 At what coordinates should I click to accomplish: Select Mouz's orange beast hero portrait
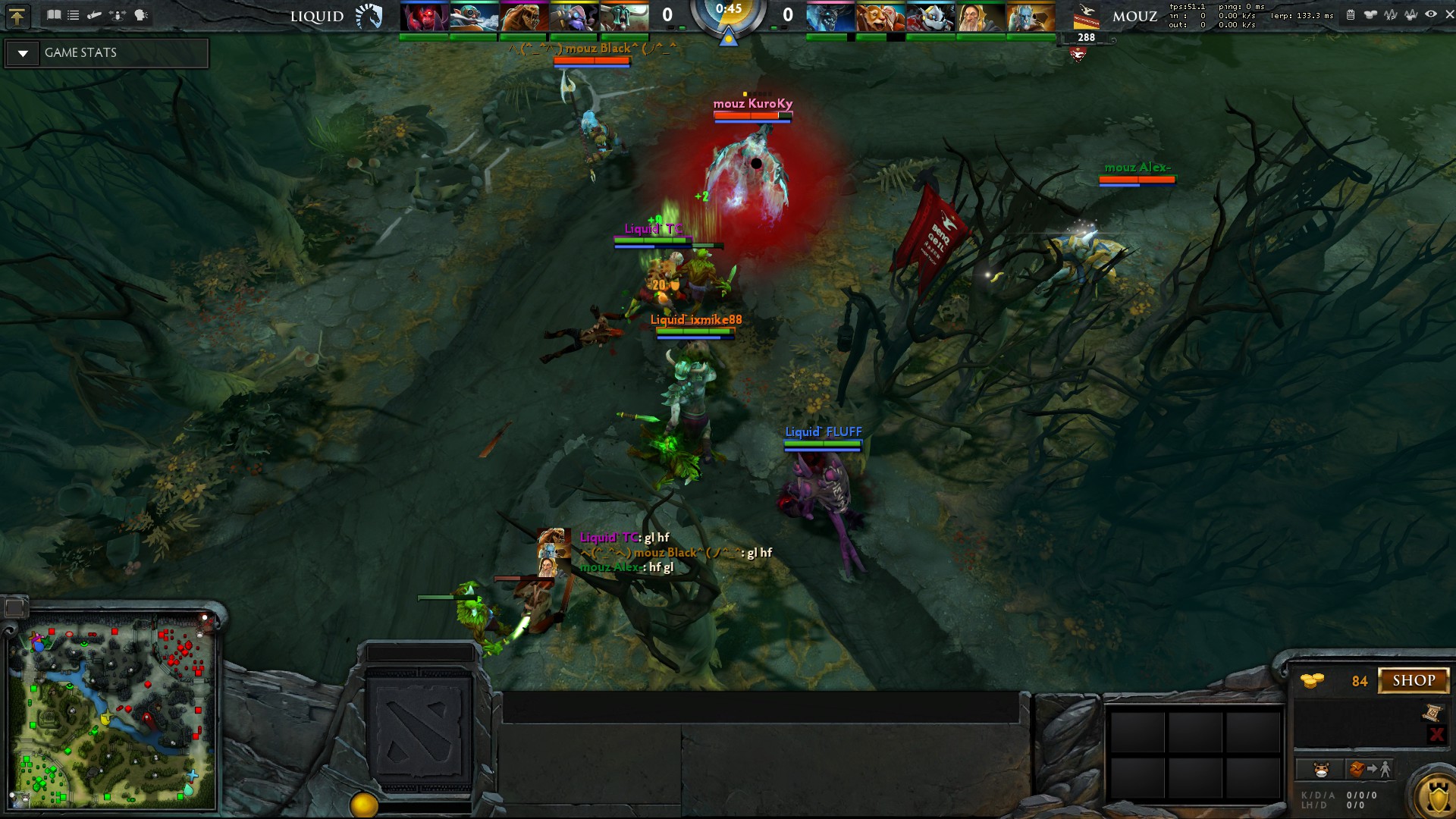pyautogui.click(x=880, y=17)
